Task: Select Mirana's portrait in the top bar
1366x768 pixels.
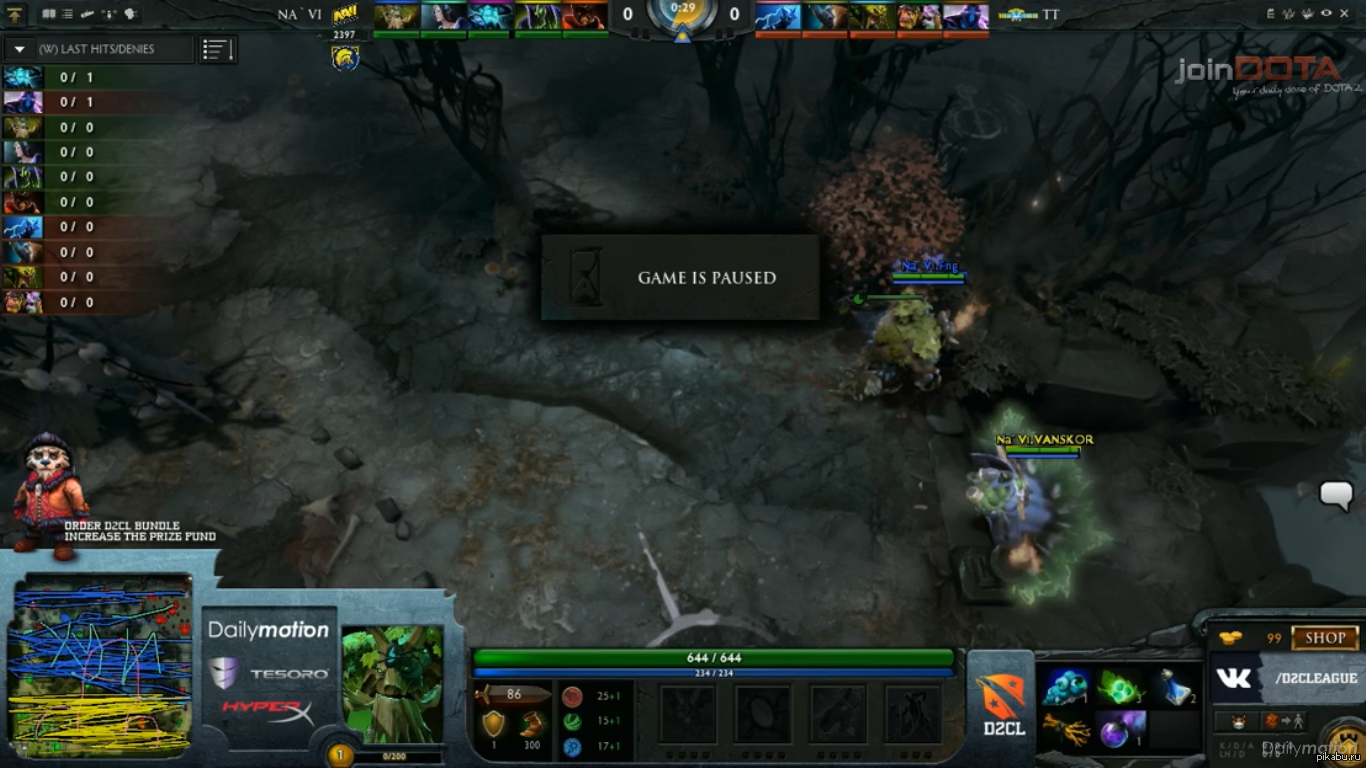Action: pos(443,16)
